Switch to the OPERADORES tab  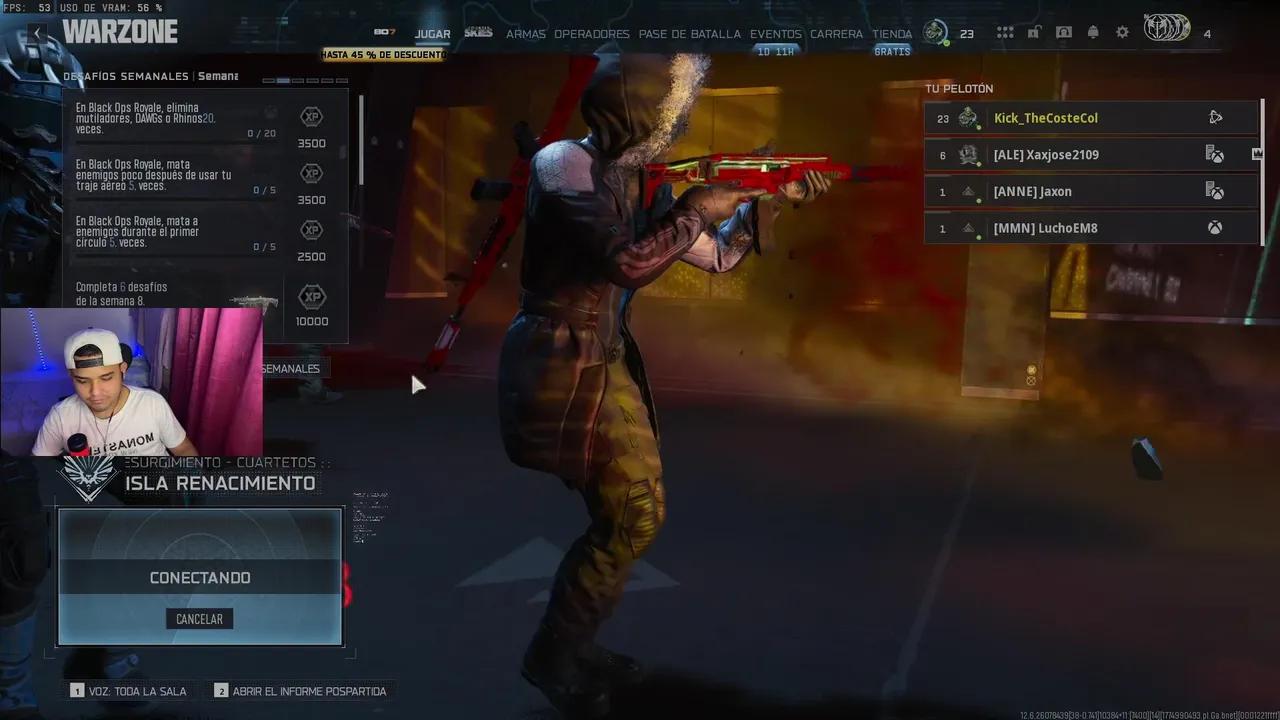[x=592, y=33]
